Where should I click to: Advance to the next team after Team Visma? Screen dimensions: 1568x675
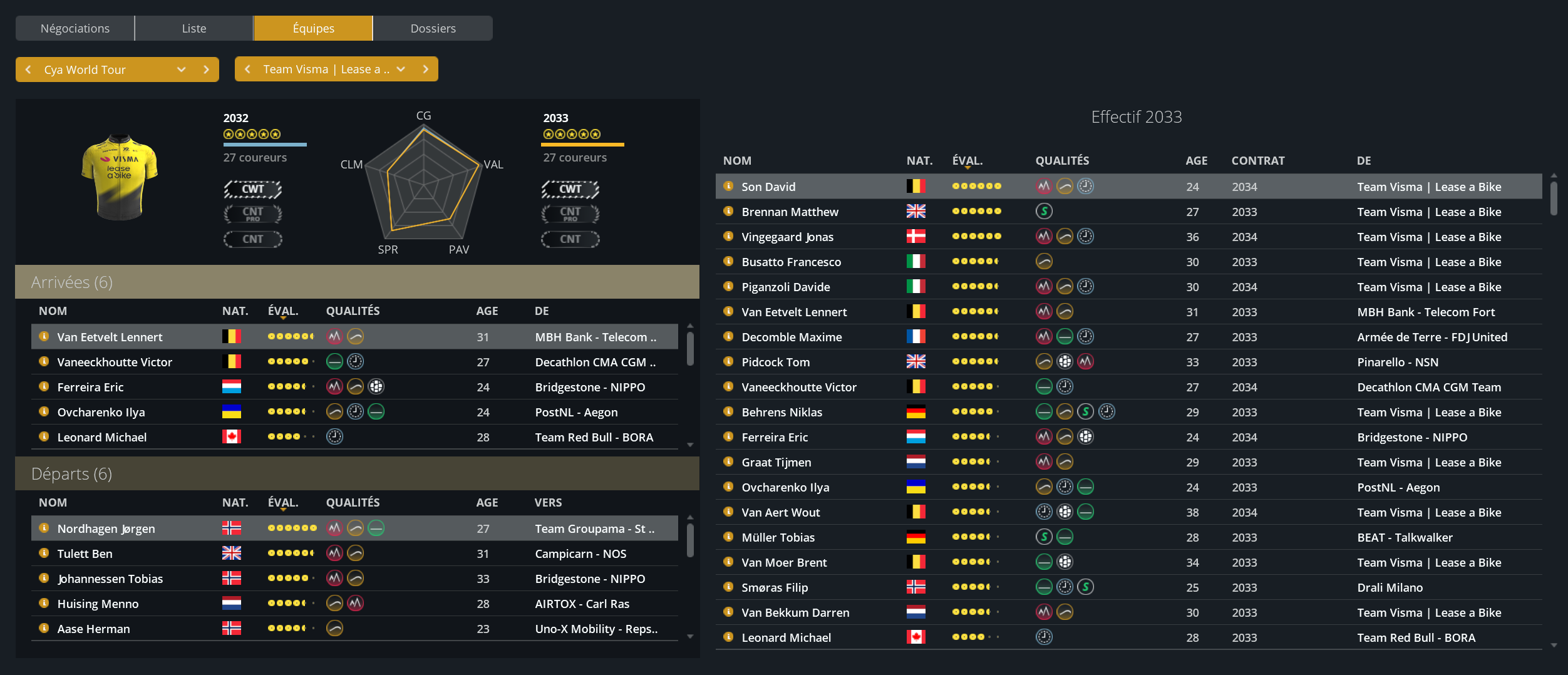(x=426, y=70)
